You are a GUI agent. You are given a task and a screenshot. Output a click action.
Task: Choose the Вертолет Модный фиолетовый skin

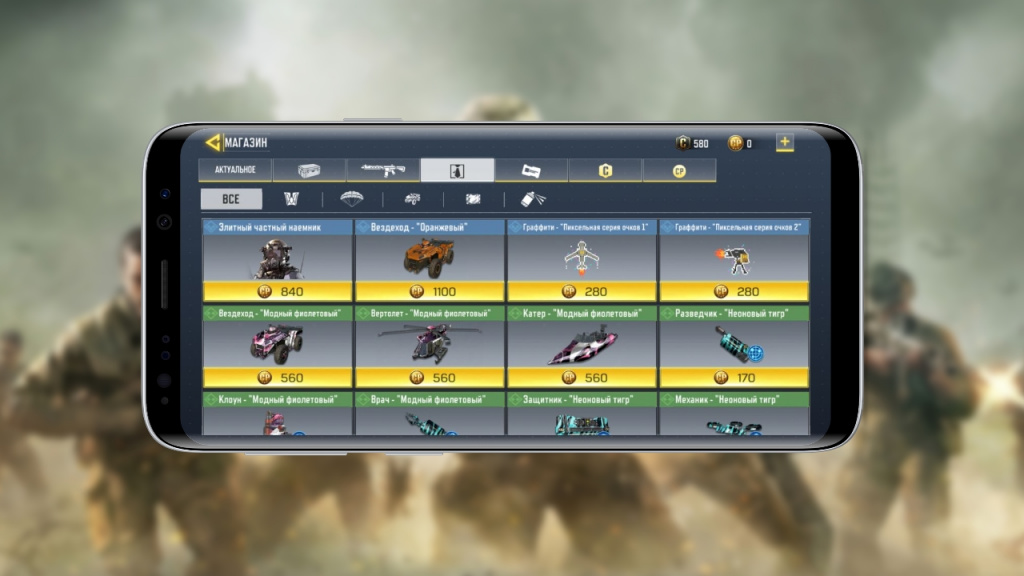click(x=430, y=346)
